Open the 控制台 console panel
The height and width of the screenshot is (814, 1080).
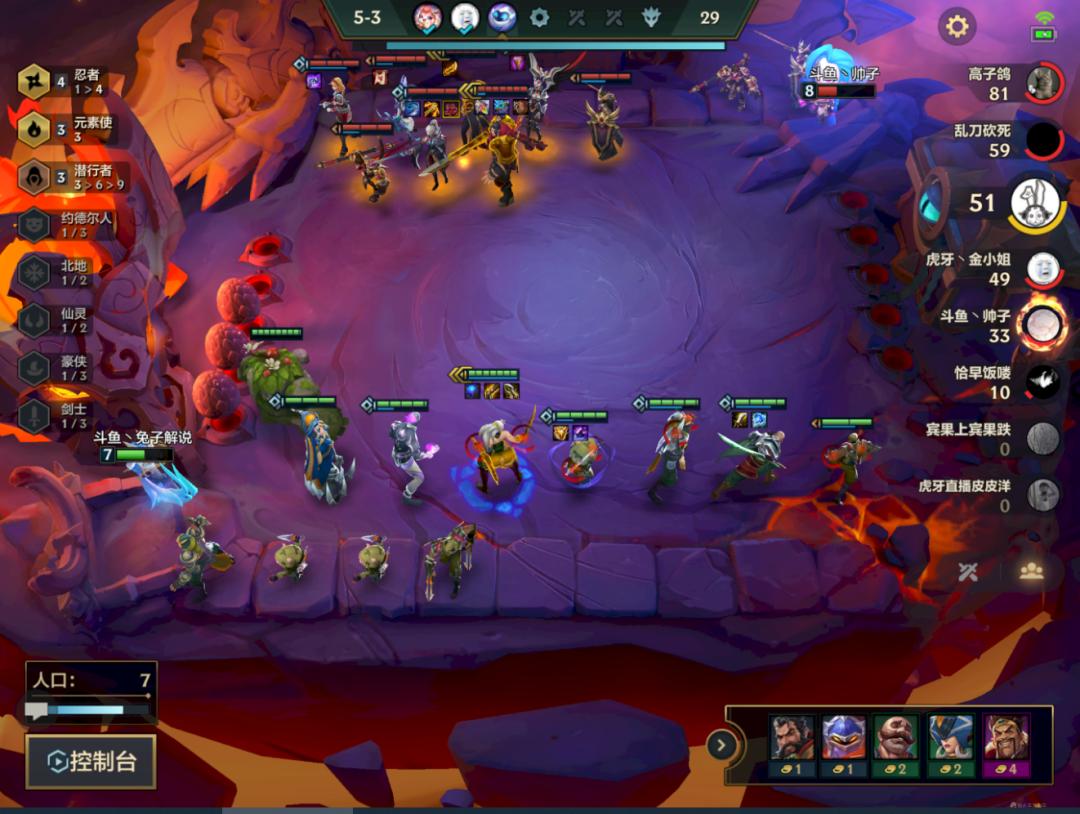(92, 762)
